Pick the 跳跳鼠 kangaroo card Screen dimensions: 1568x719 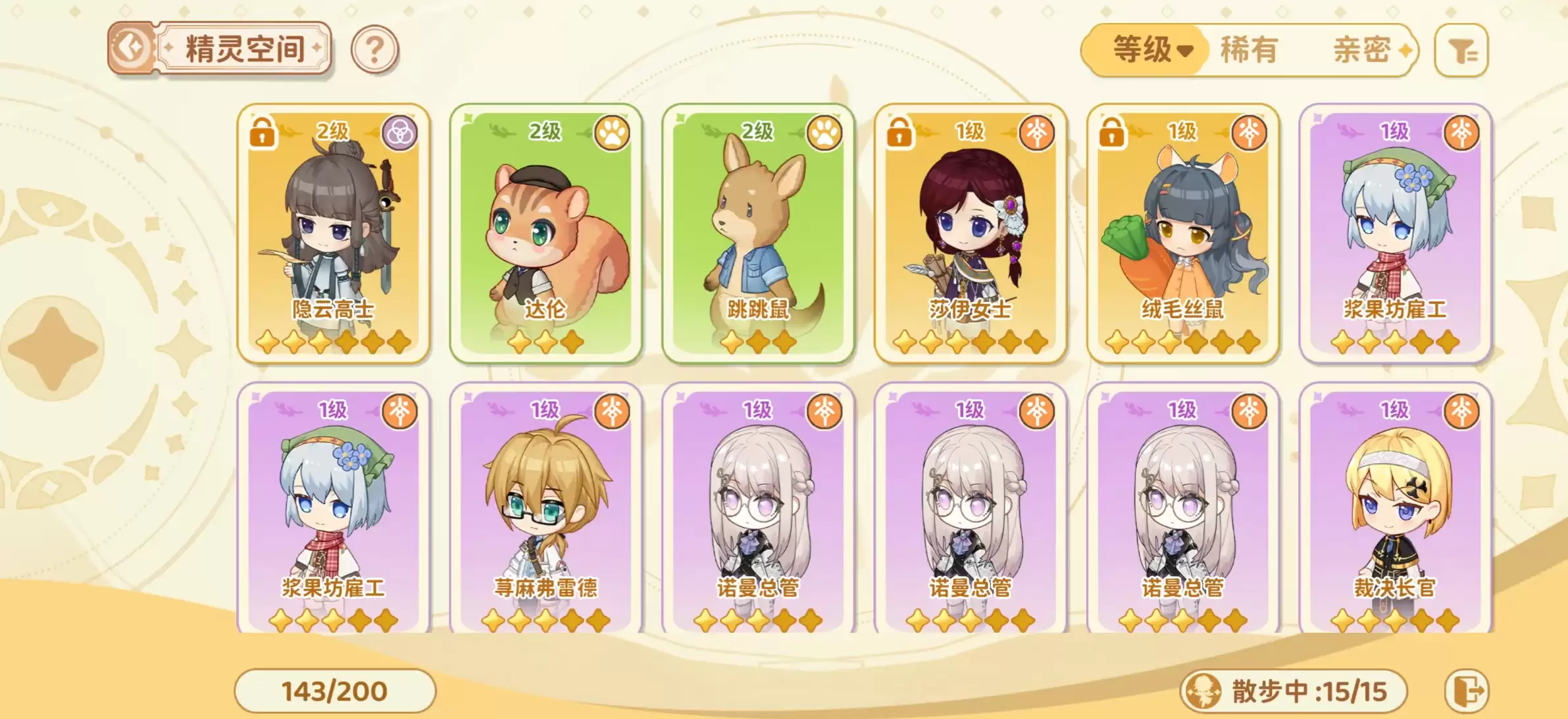coord(758,234)
